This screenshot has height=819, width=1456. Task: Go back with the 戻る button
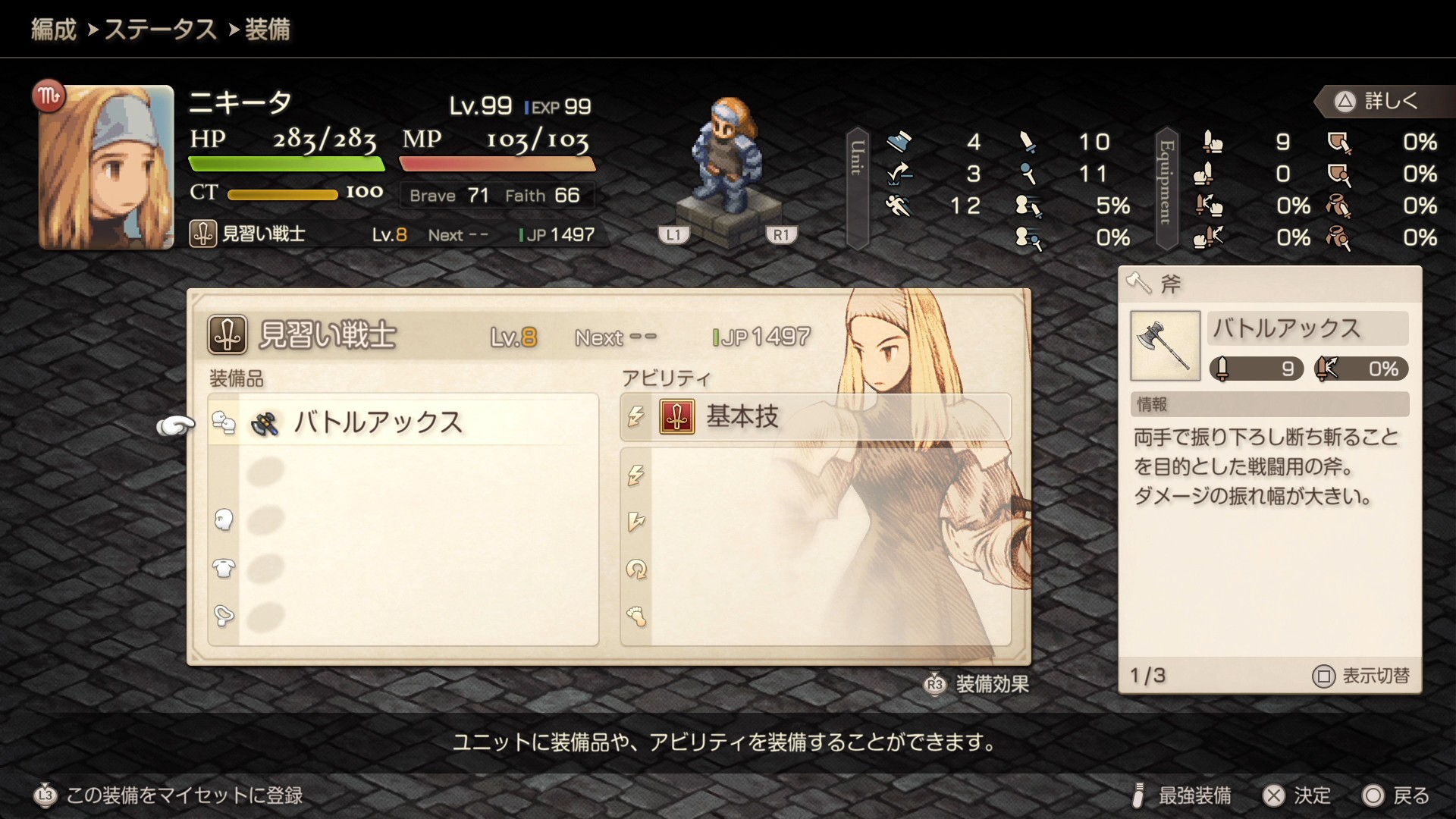[x=1396, y=795]
